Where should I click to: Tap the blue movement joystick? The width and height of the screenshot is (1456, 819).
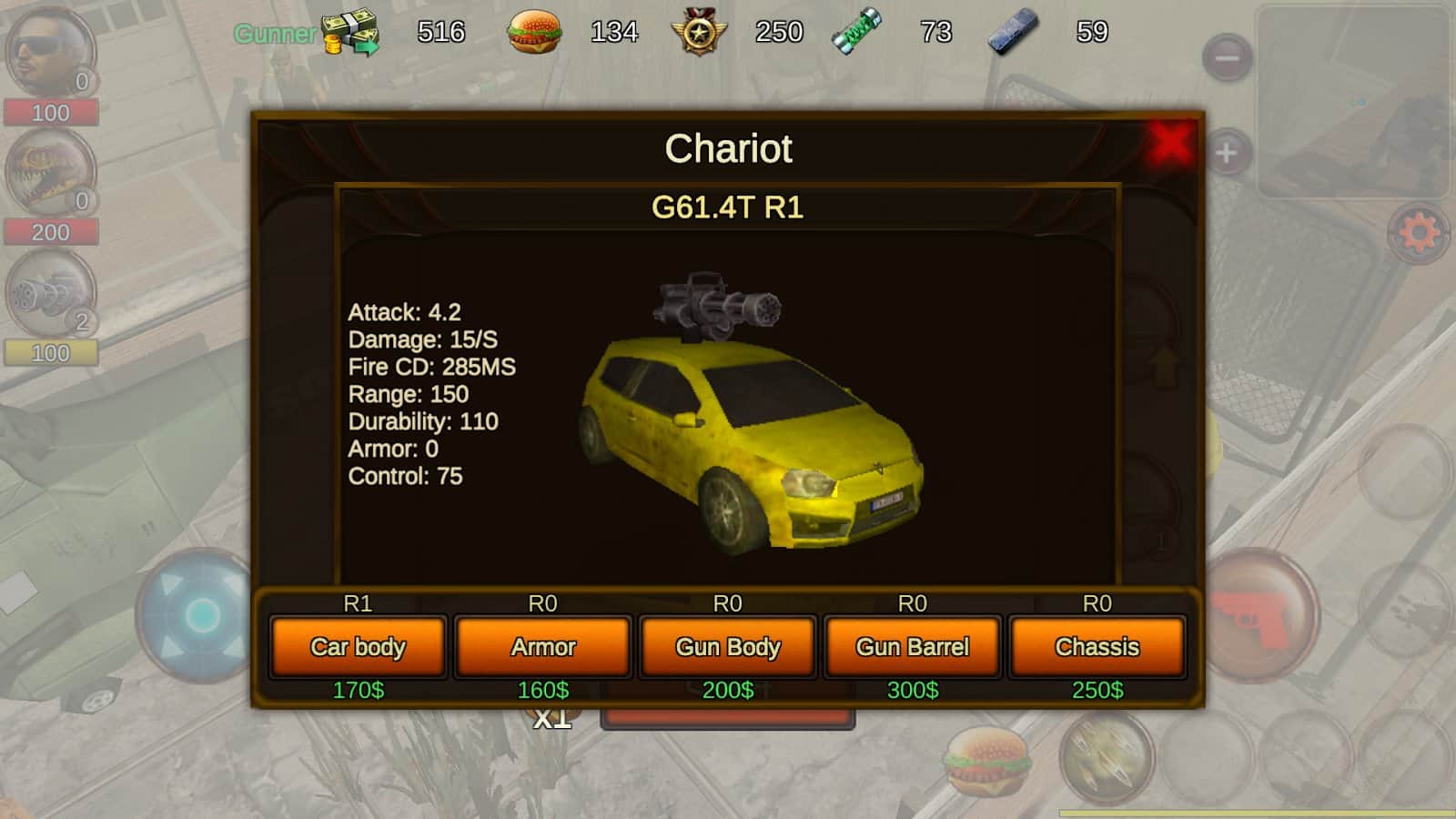202,616
